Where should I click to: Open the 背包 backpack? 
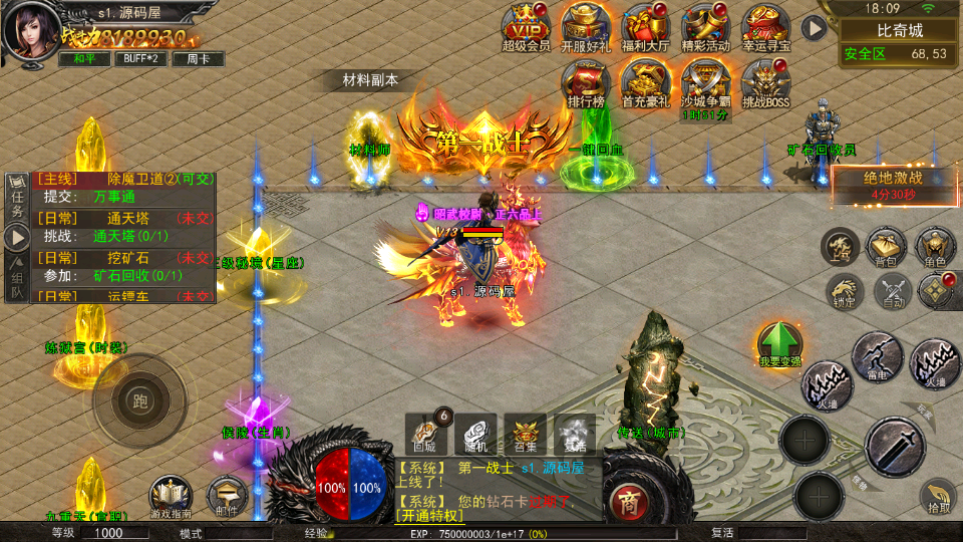(886, 246)
